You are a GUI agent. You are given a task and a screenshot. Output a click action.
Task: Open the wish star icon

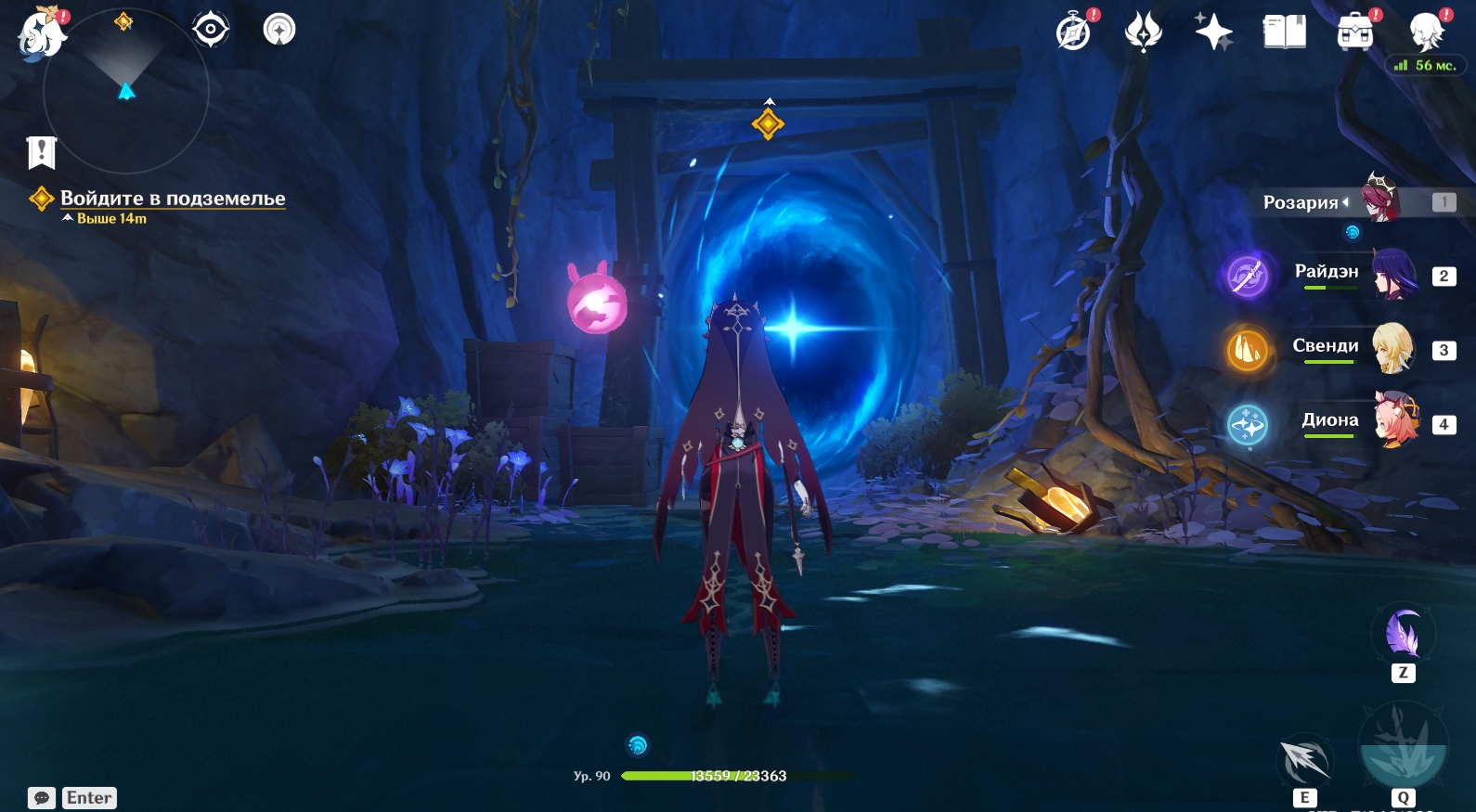(x=1213, y=32)
